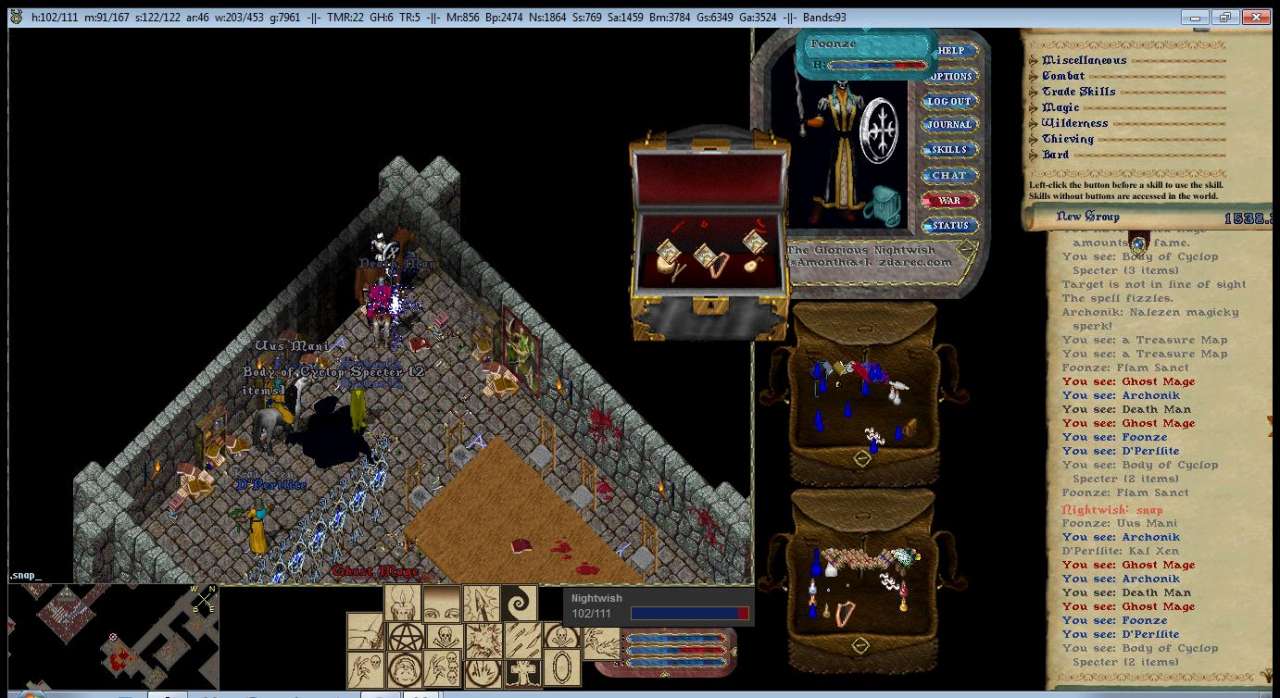Image resolution: width=1280 pixels, height=698 pixels.
Task: Open the teal backpack on the paperdoll
Action: 887,205
